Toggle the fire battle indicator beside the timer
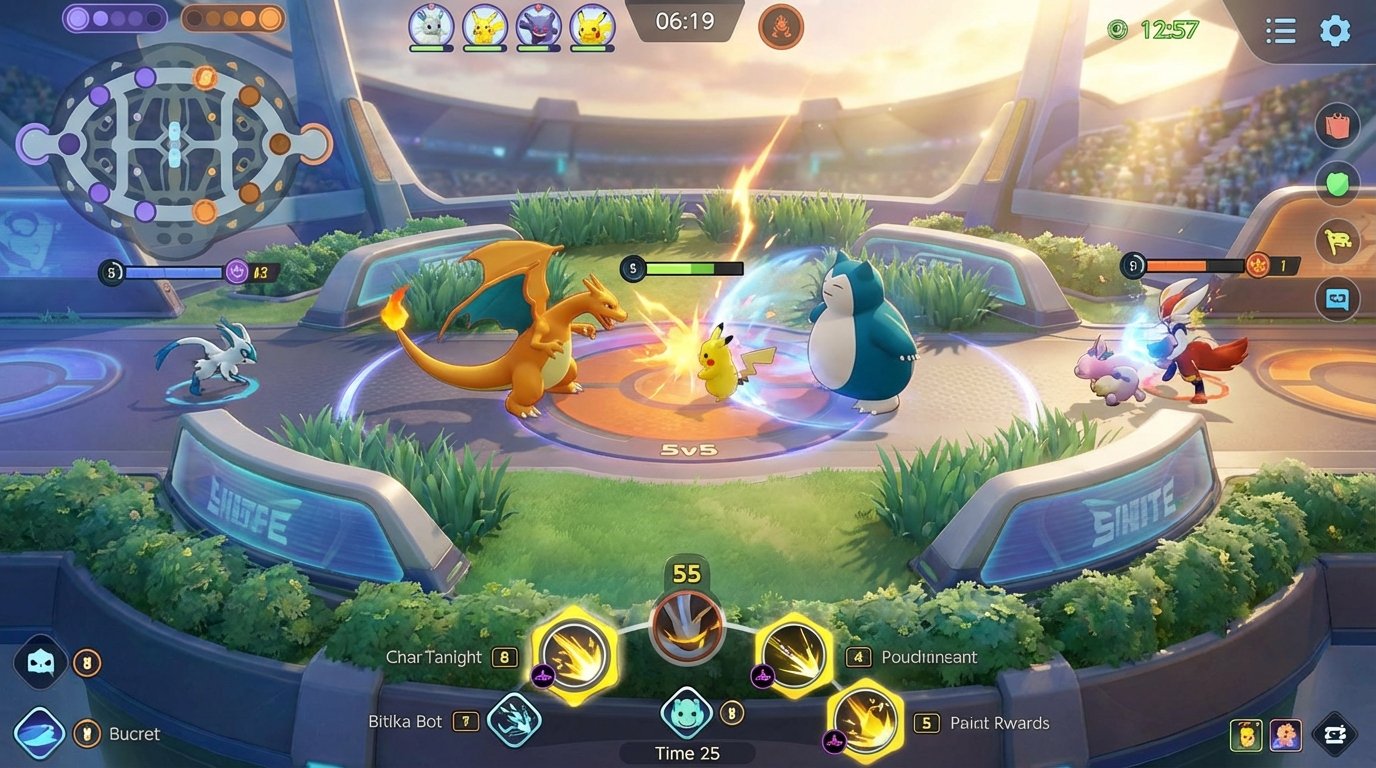The height and width of the screenshot is (768, 1376). [x=779, y=29]
